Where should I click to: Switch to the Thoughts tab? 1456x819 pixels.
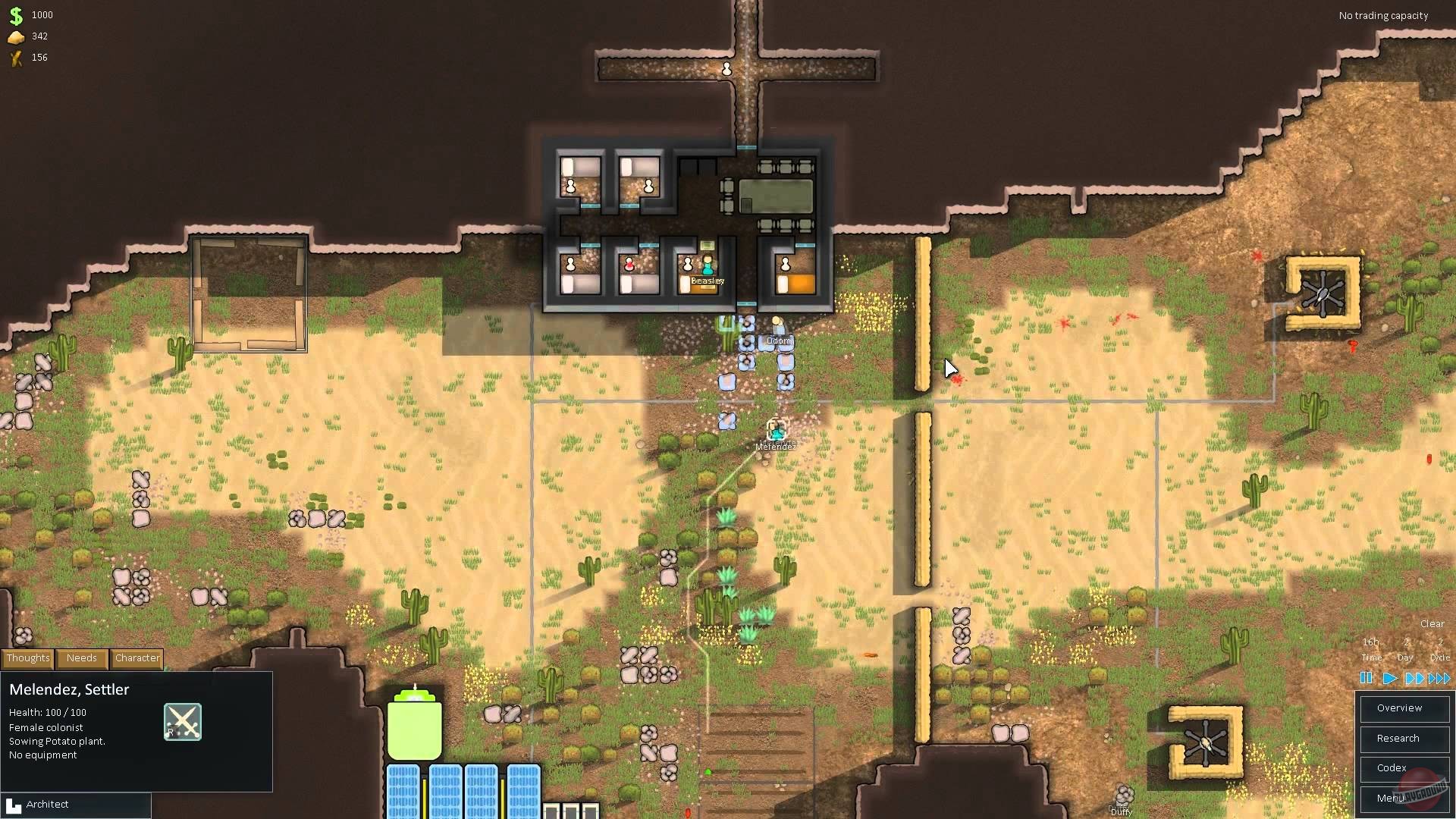27,658
